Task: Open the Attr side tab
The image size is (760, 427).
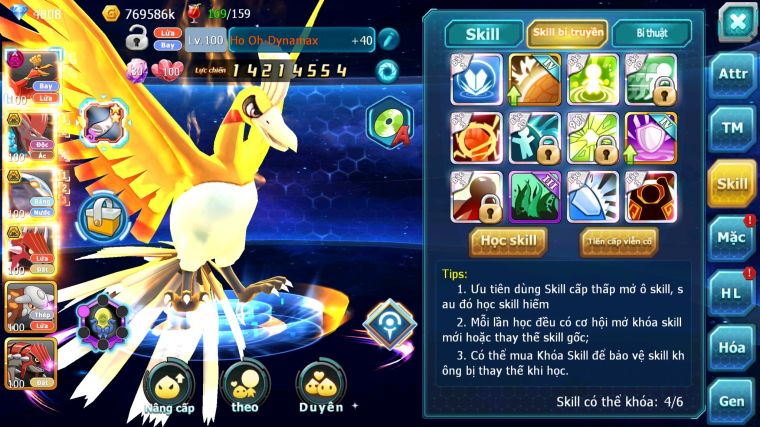Action: point(732,75)
